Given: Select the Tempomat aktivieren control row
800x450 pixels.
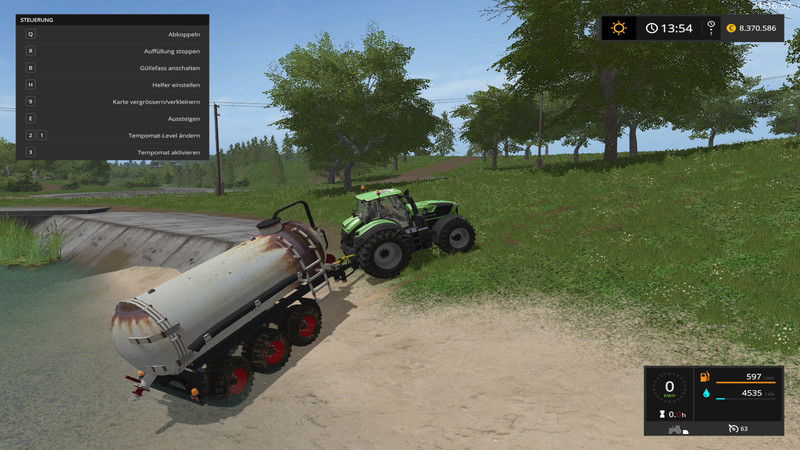Looking at the screenshot, I should pyautogui.click(x=113, y=152).
